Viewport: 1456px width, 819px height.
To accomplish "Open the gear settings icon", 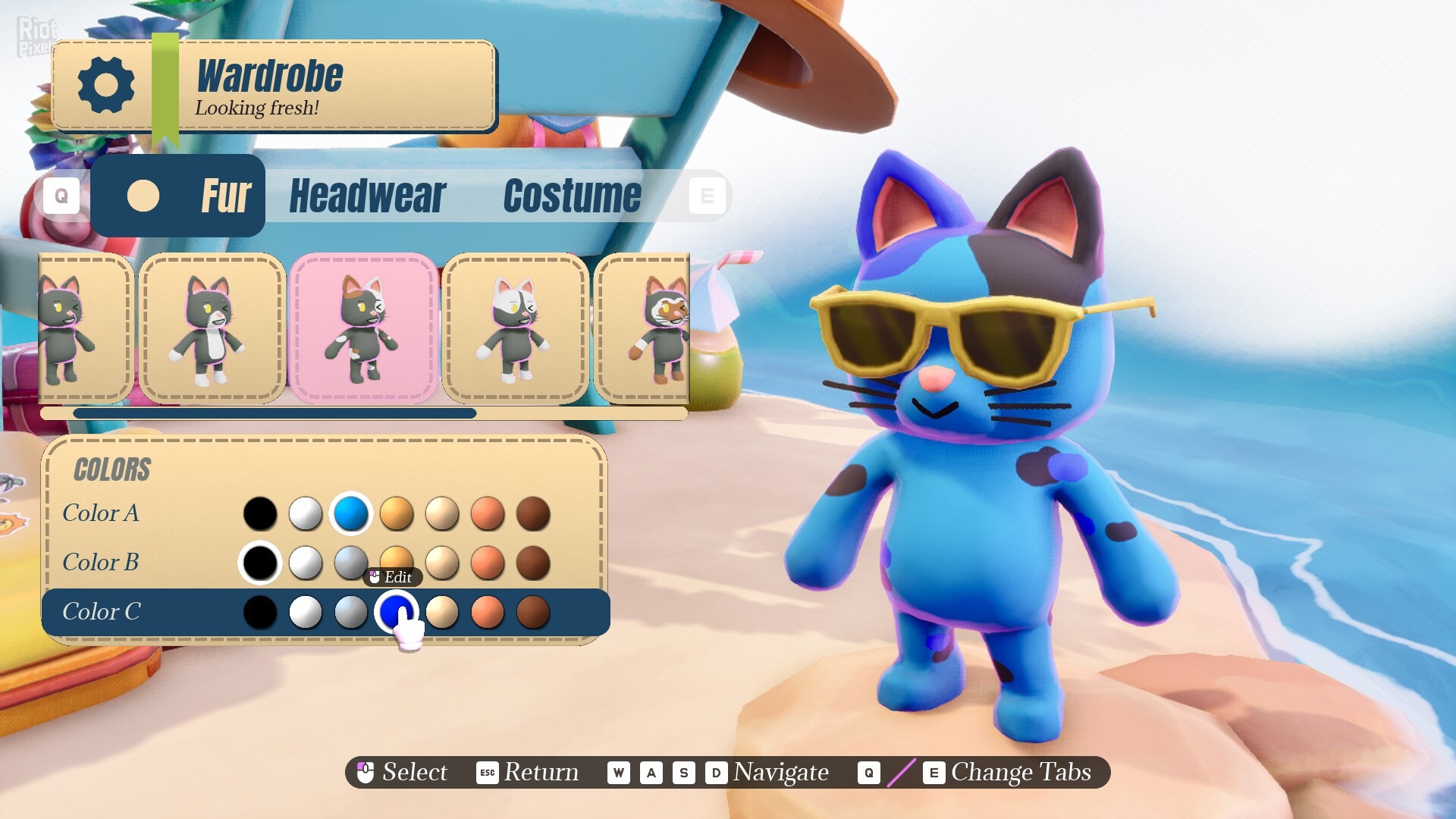I will click(106, 85).
